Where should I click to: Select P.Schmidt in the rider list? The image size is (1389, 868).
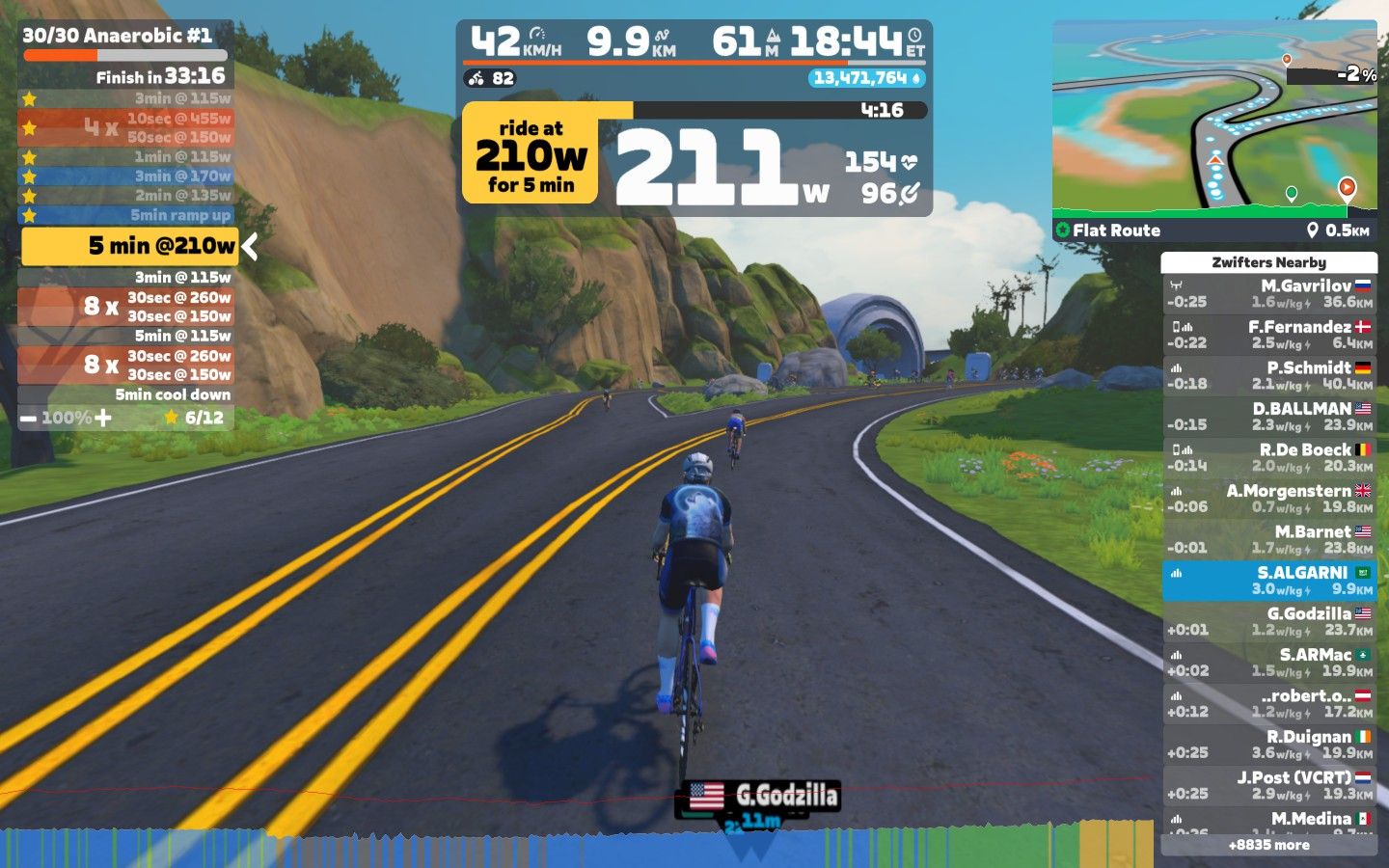click(1268, 375)
